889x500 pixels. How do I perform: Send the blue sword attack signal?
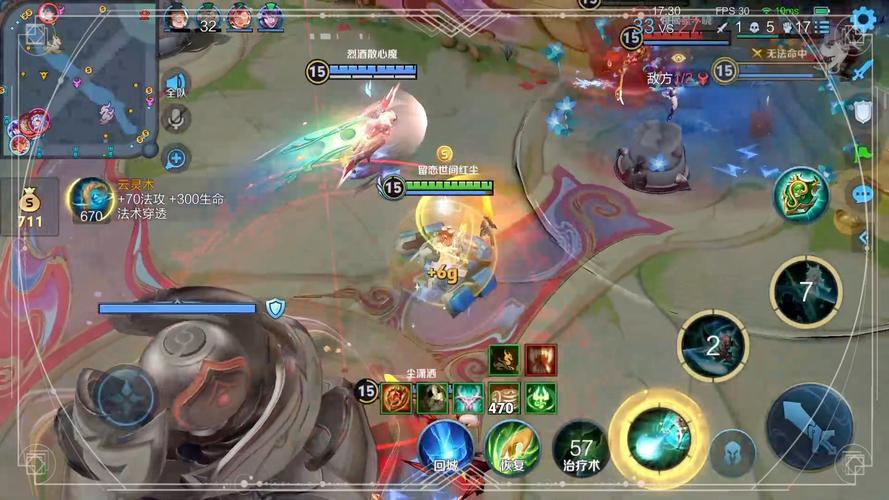(x=863, y=70)
